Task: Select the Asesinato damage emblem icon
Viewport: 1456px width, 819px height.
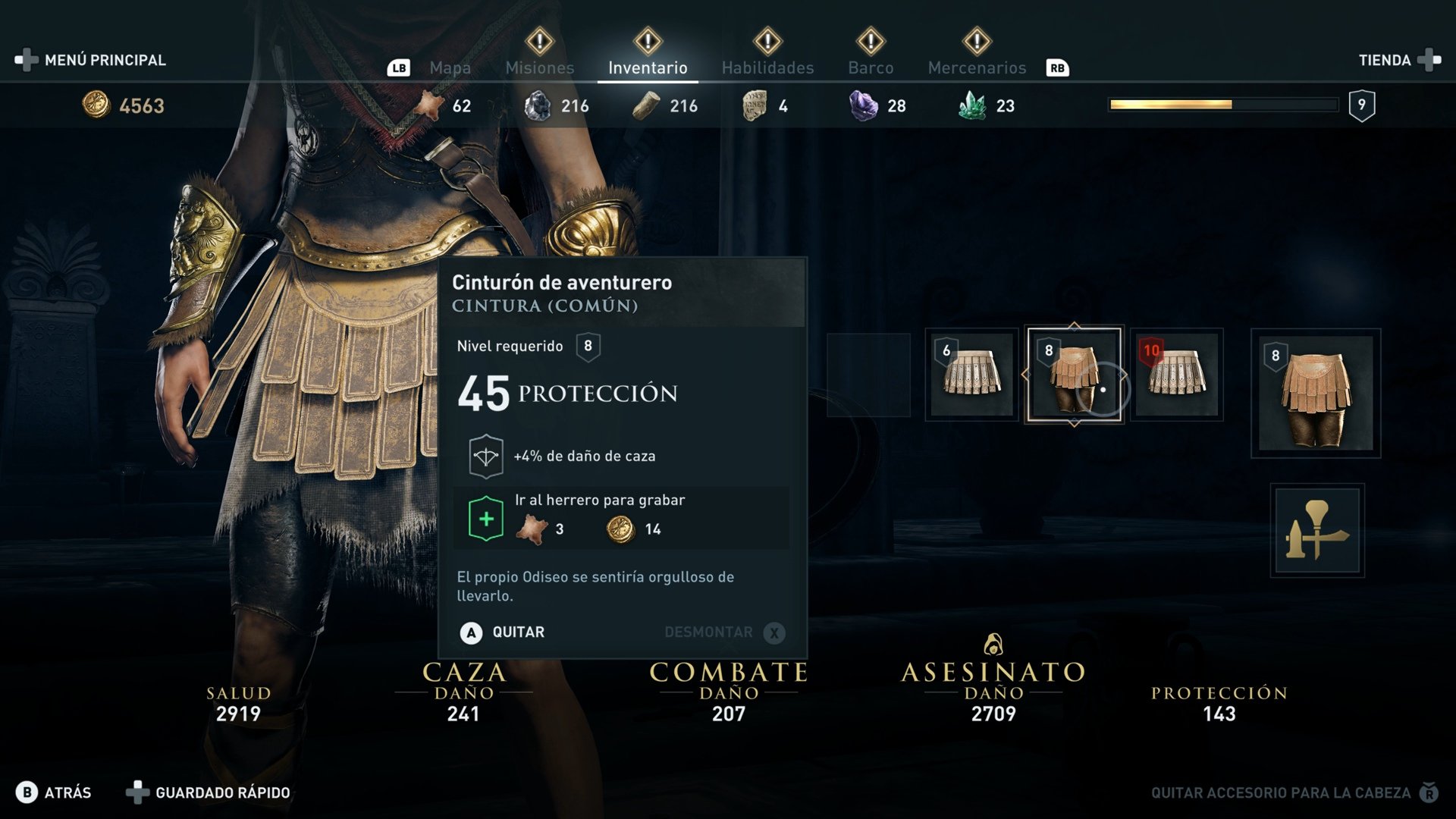Action: (x=994, y=645)
